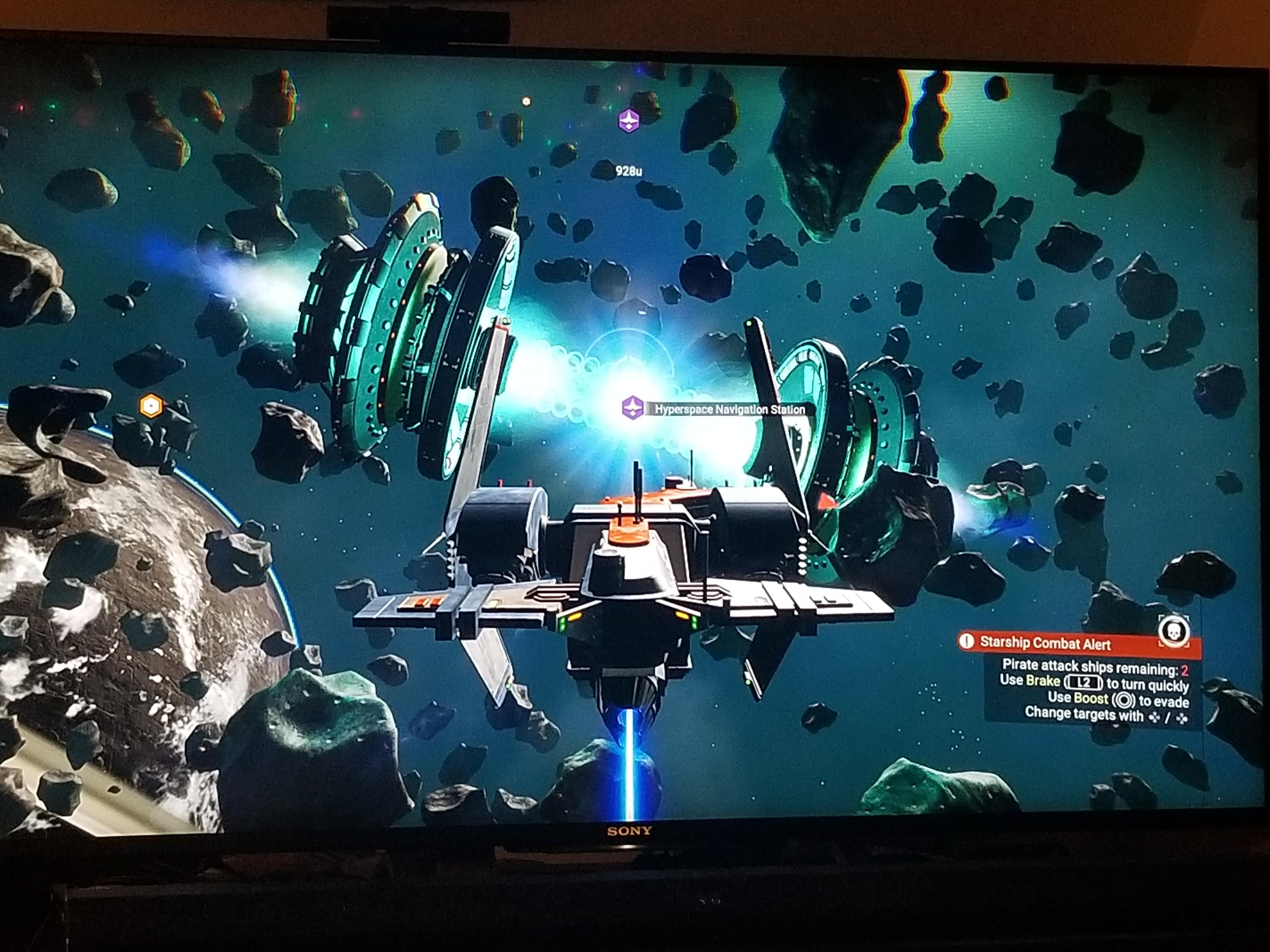Select the red exclamation icon on Starship Combat Alert
Screen dimensions: 1270x952
pos(967,641)
